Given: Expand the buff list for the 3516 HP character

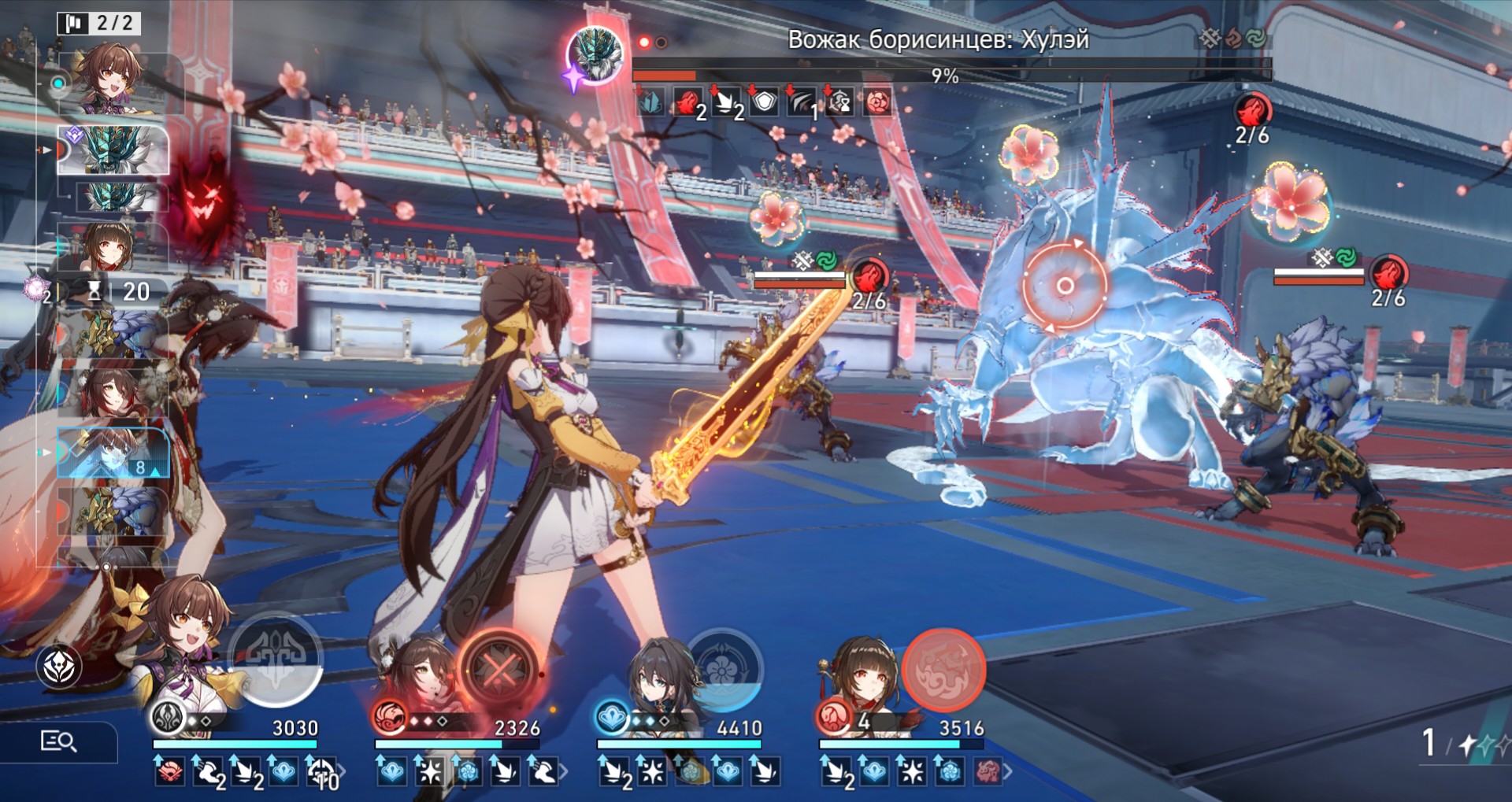Looking at the screenshot, I should (1007, 771).
